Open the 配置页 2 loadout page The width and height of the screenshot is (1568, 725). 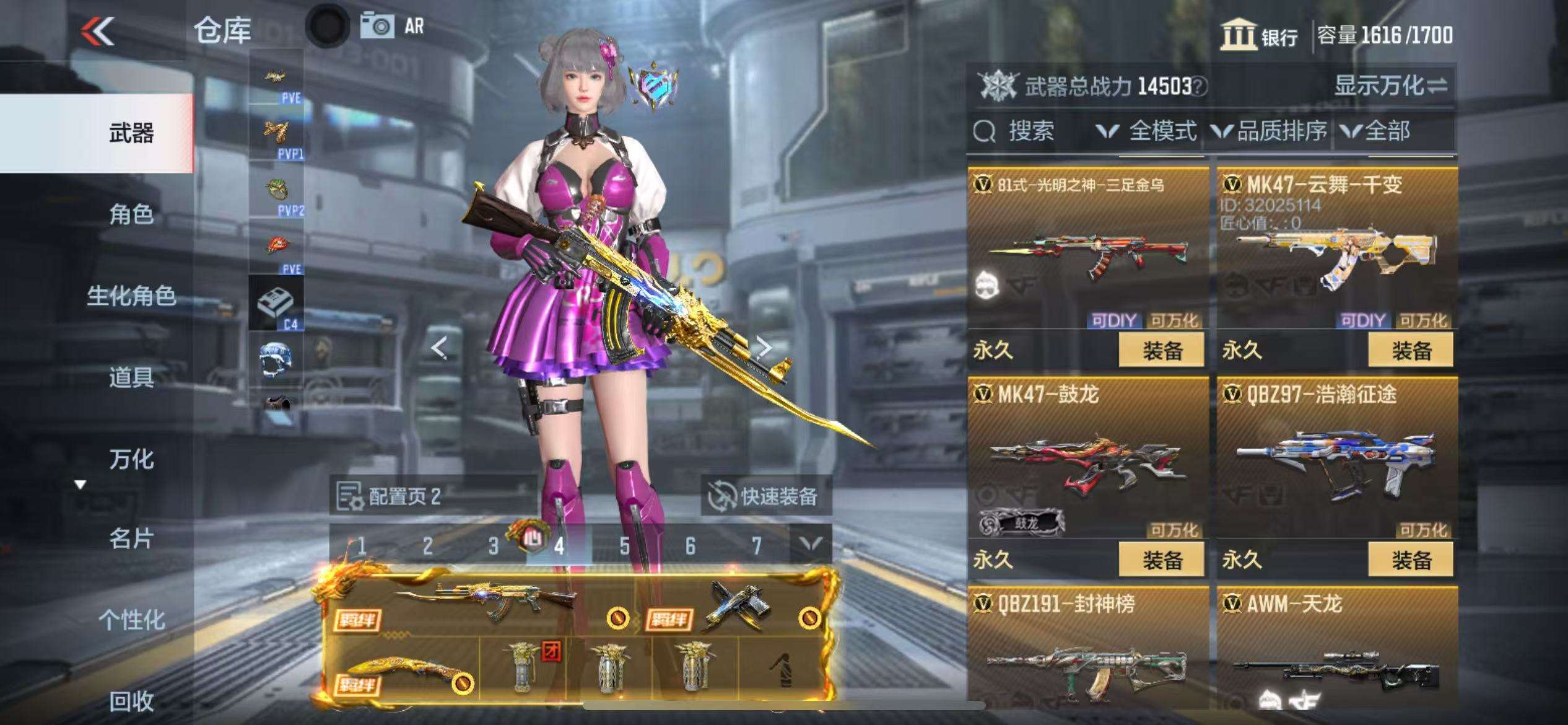tap(390, 496)
